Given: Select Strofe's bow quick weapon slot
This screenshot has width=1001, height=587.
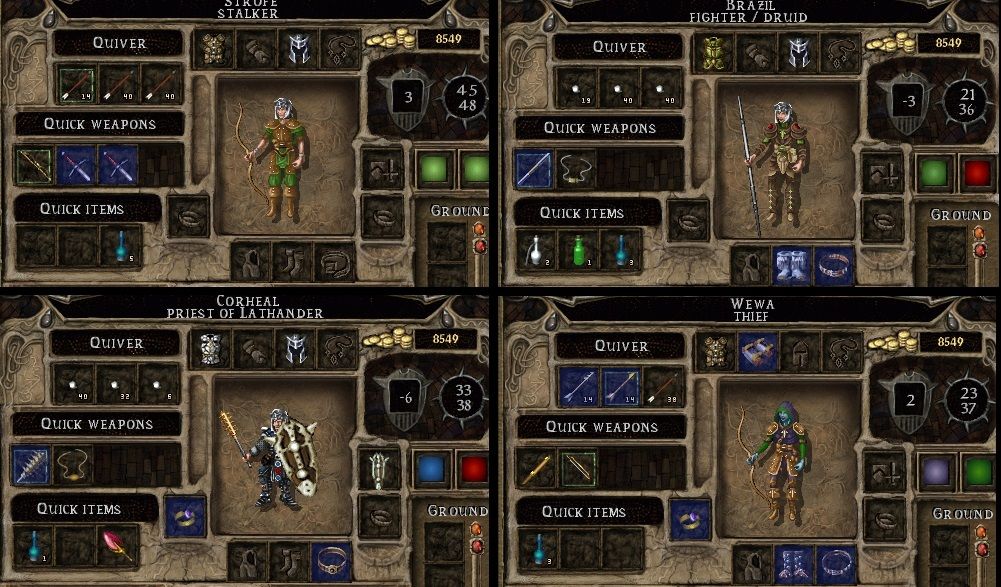Looking at the screenshot, I should (x=35, y=164).
